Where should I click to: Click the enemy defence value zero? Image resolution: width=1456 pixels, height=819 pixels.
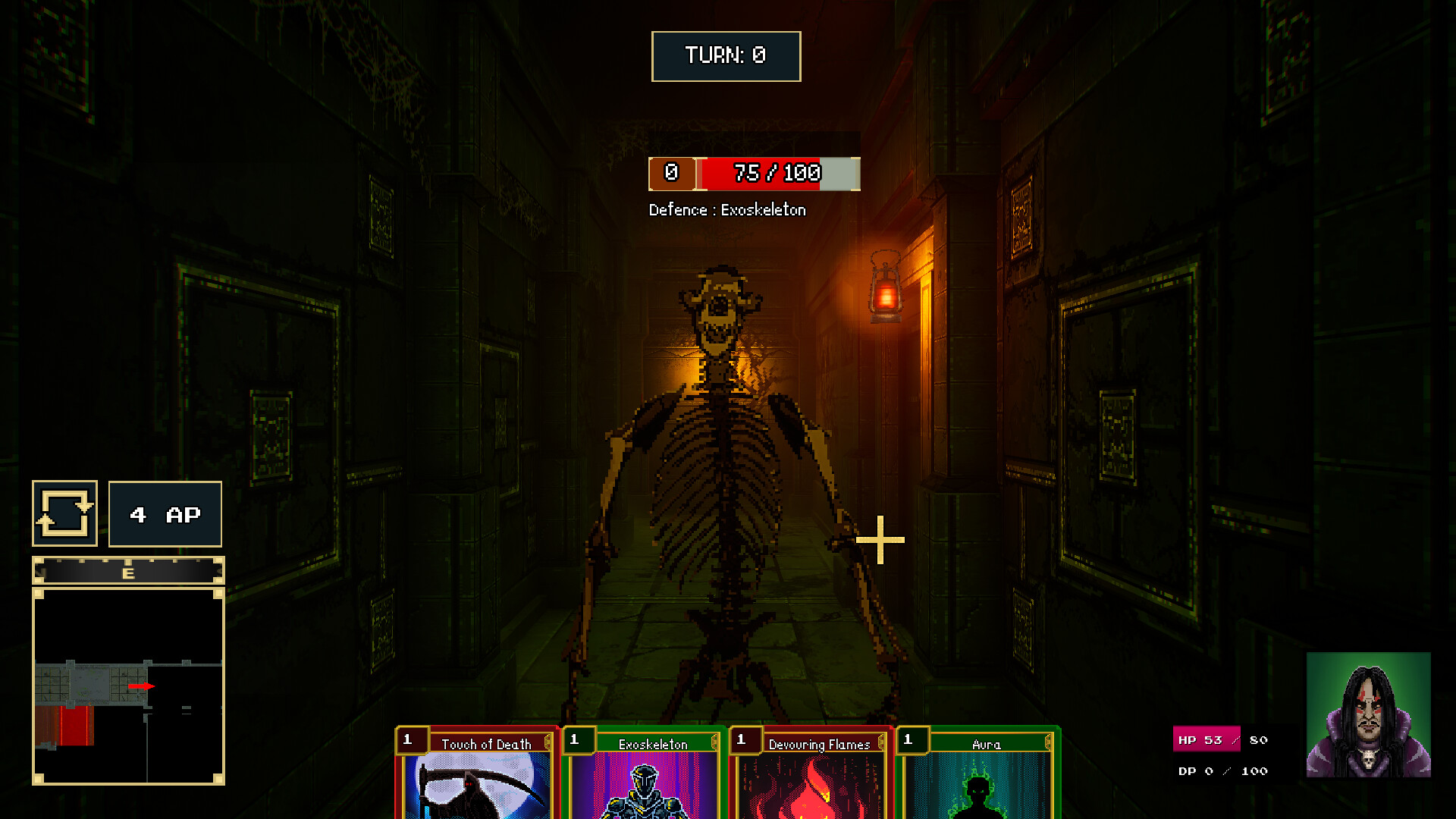coord(670,174)
